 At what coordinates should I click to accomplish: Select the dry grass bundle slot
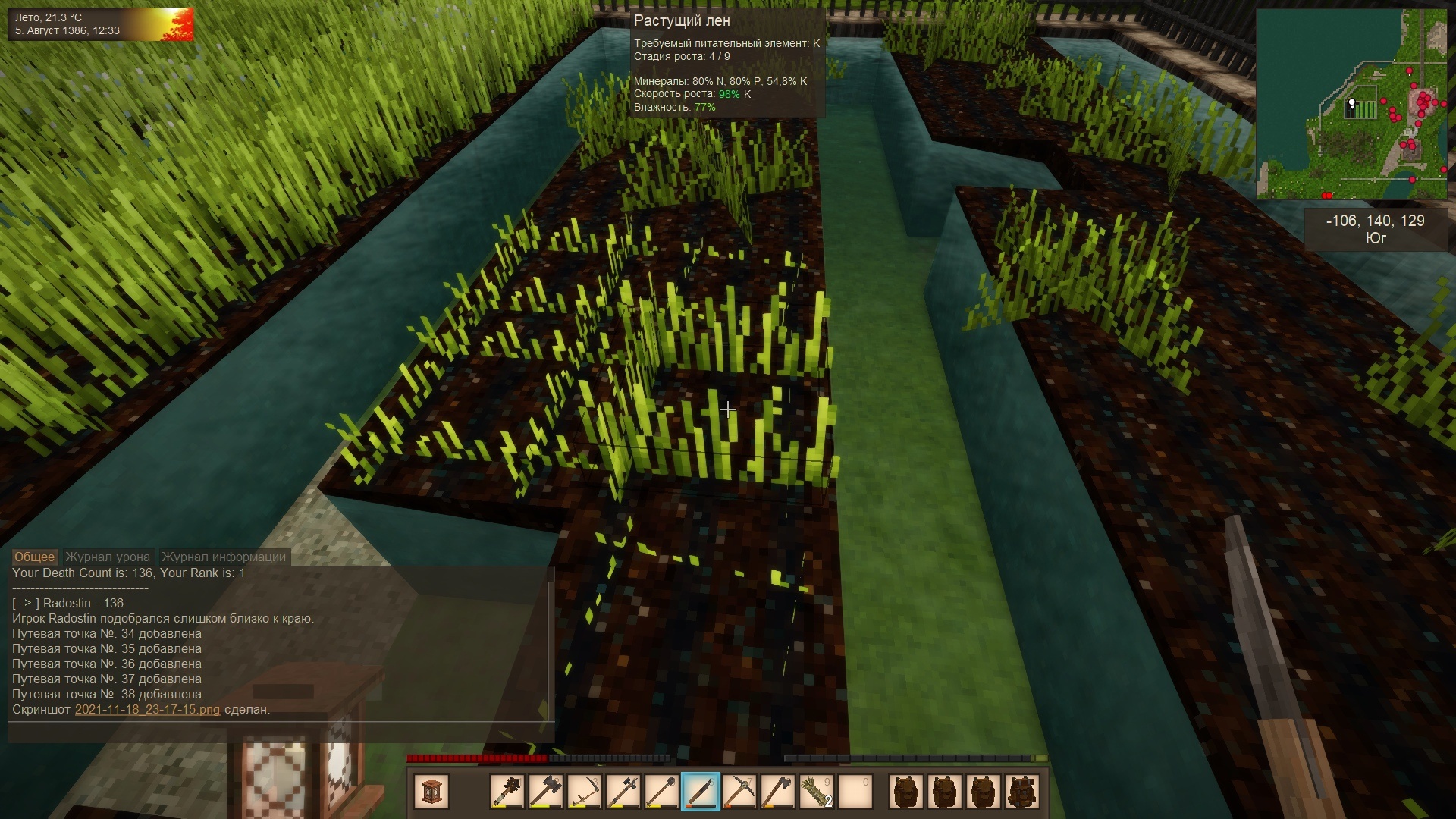click(x=816, y=792)
